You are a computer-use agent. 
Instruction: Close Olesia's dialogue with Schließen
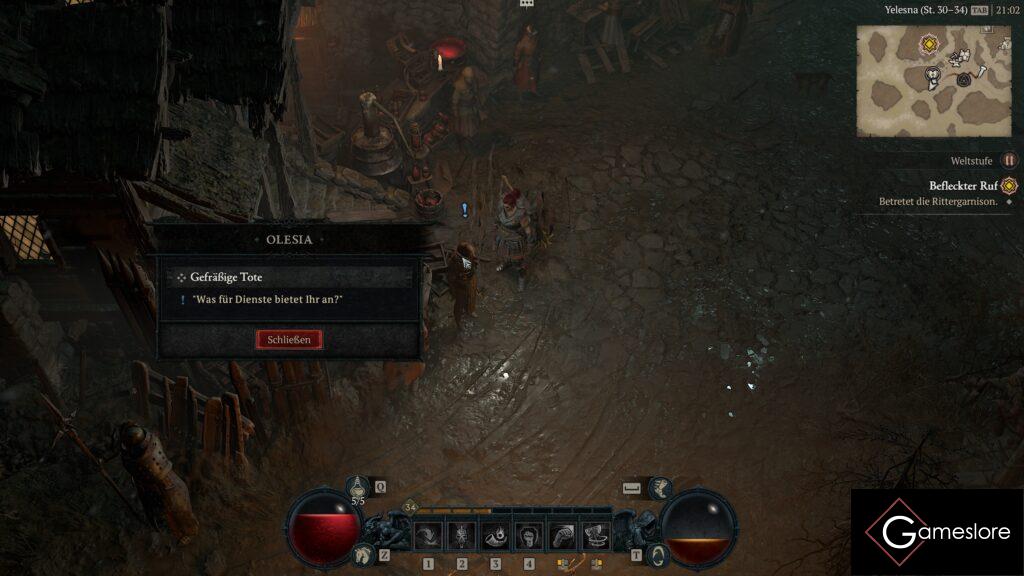(x=289, y=340)
